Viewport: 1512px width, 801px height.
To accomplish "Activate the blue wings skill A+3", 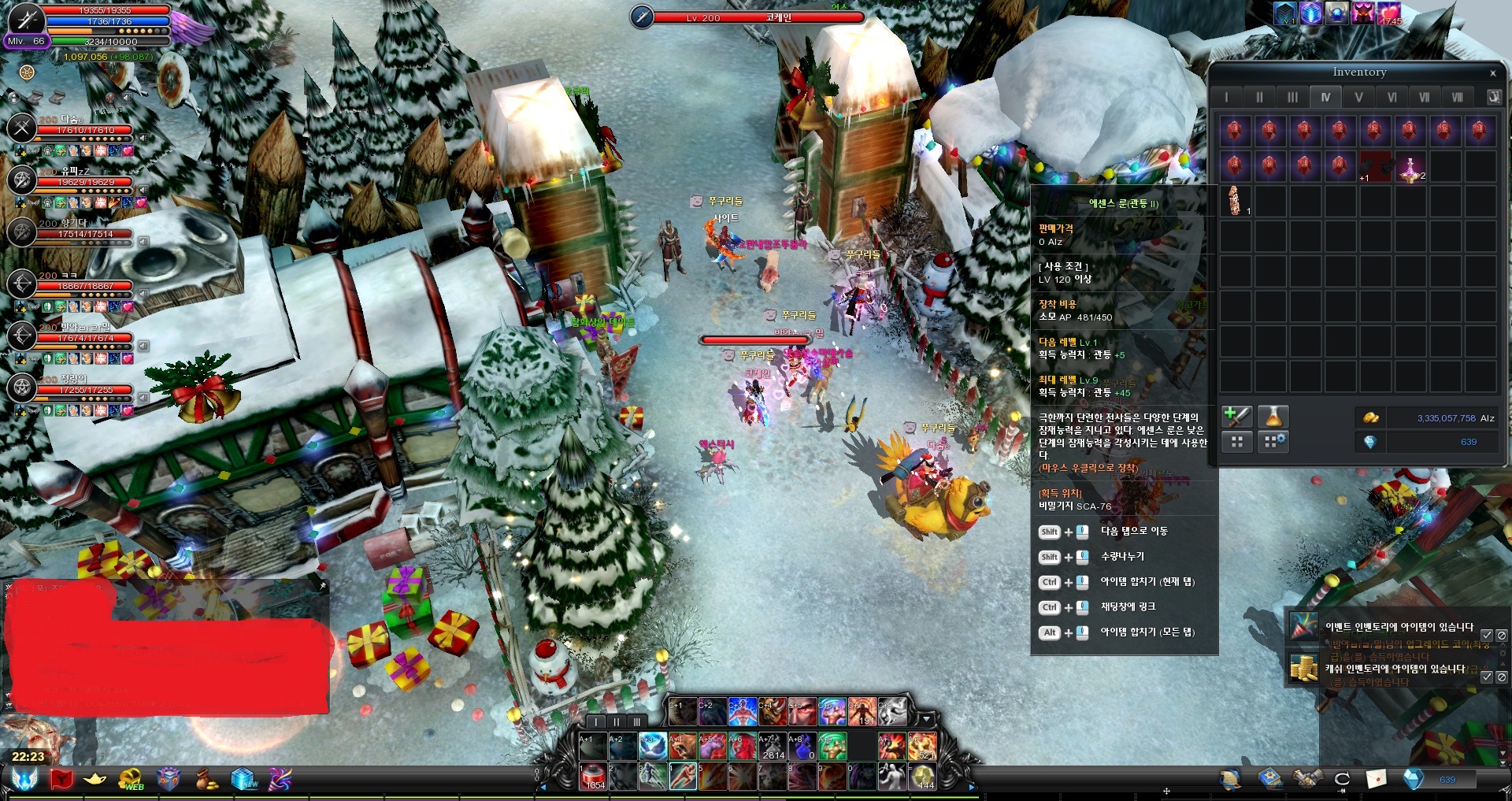I will 652,746.
